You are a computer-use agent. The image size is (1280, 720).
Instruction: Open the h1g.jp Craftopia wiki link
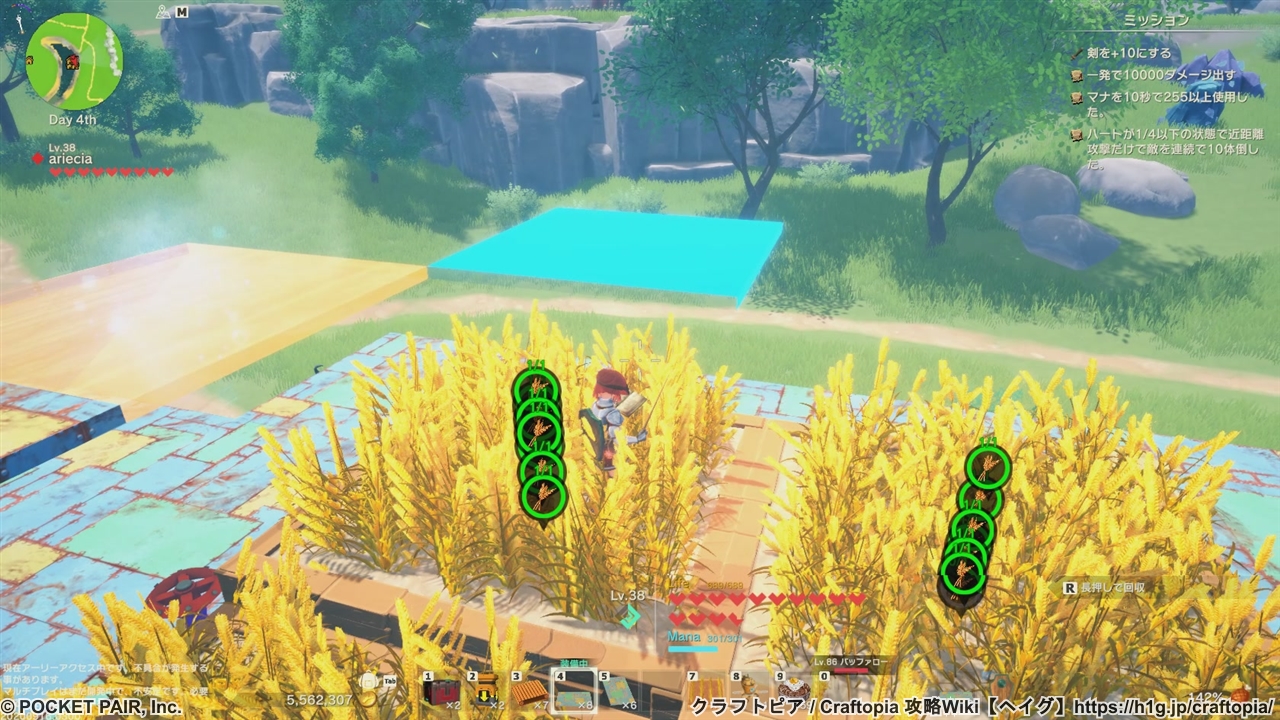[x=1173, y=707]
